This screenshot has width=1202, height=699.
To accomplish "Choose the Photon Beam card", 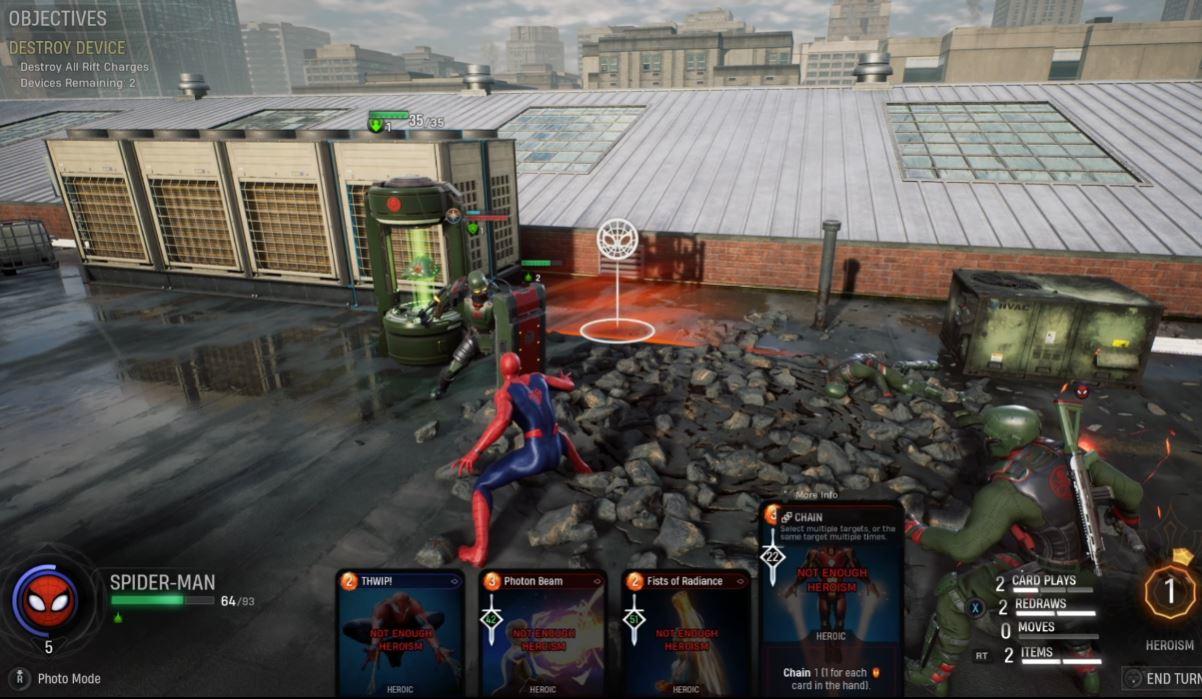I will pos(543,634).
